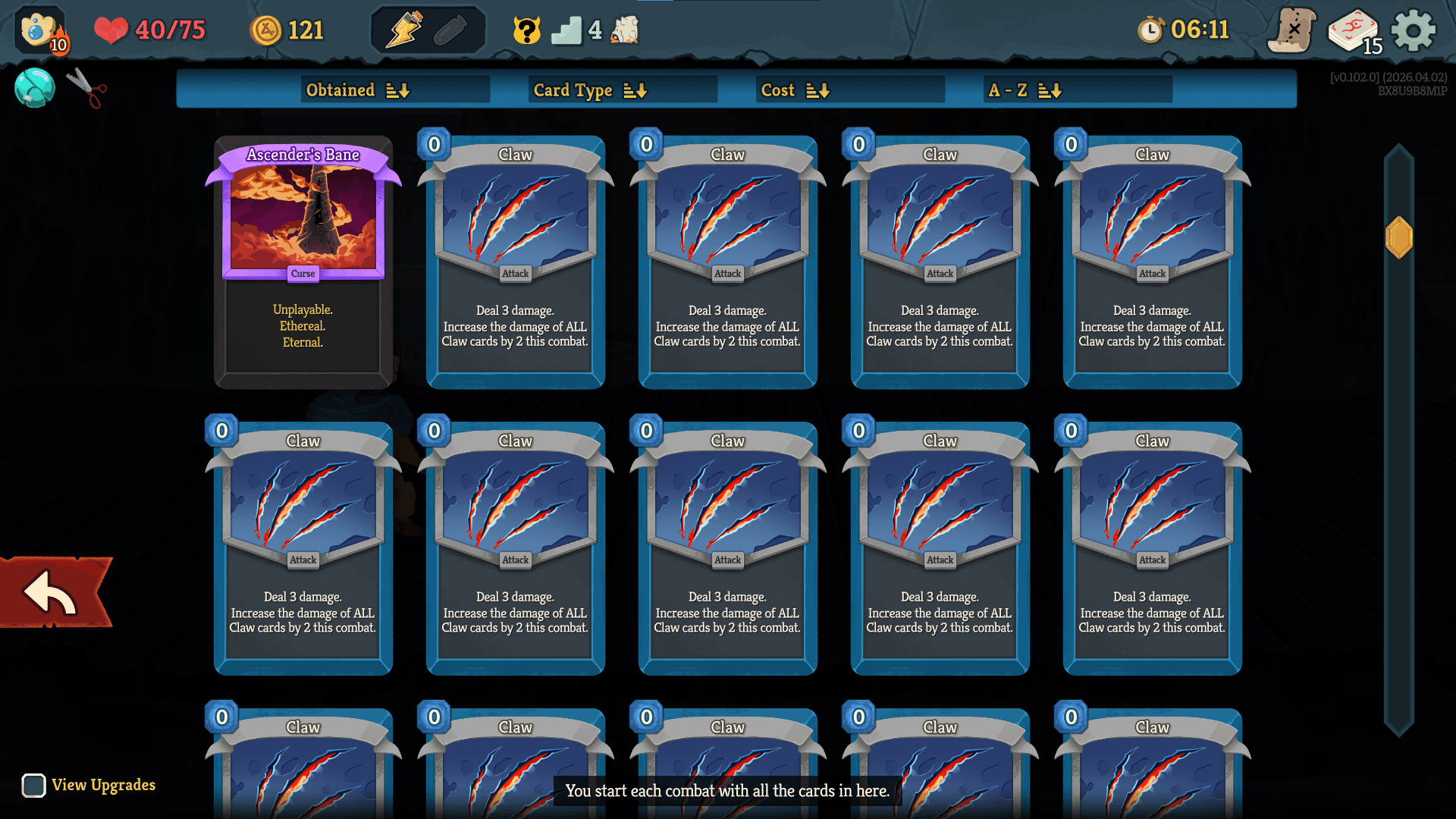
Task: Open the settings gear
Action: point(1411,30)
